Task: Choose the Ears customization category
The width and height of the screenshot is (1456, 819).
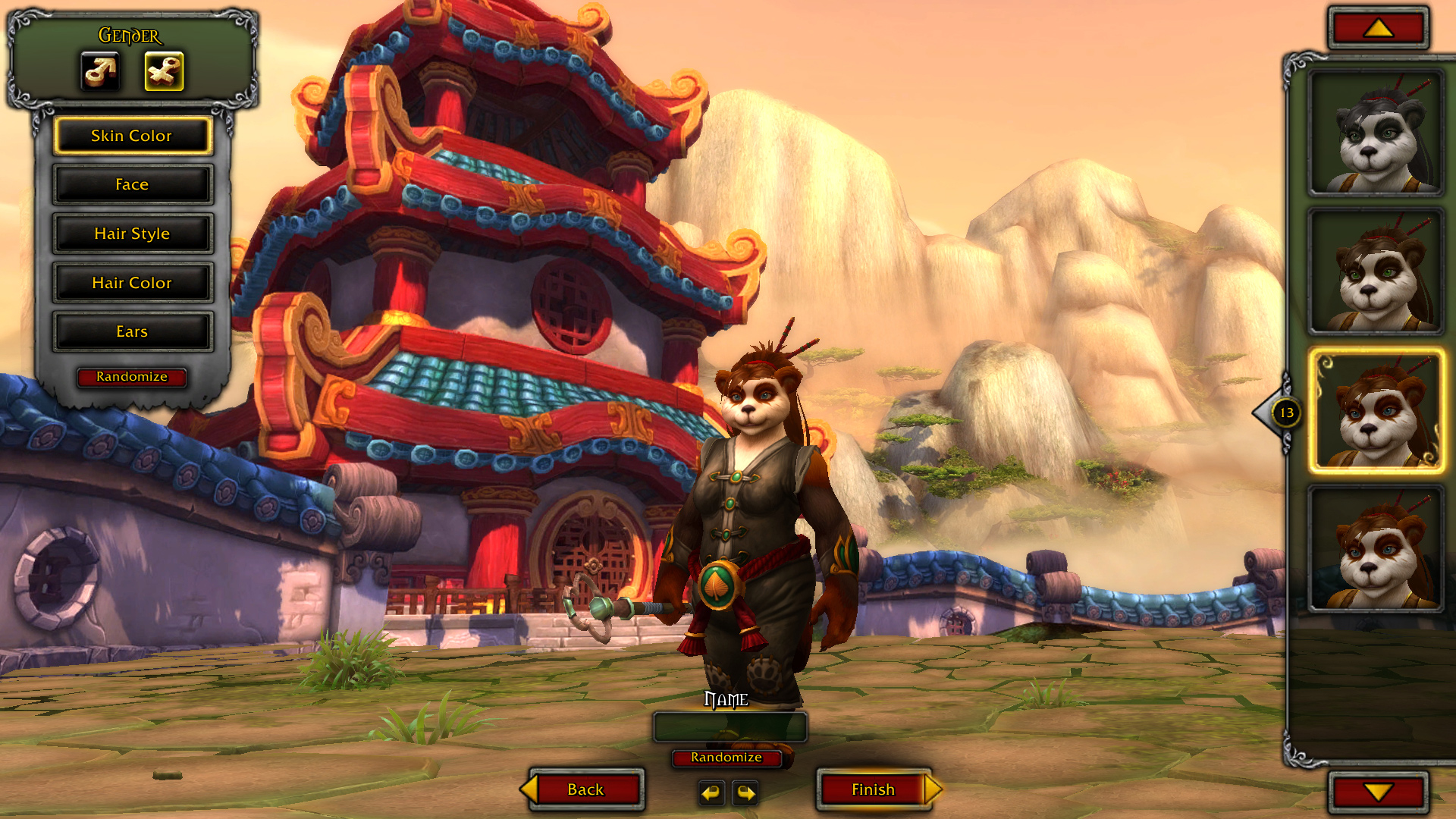Action: (132, 331)
